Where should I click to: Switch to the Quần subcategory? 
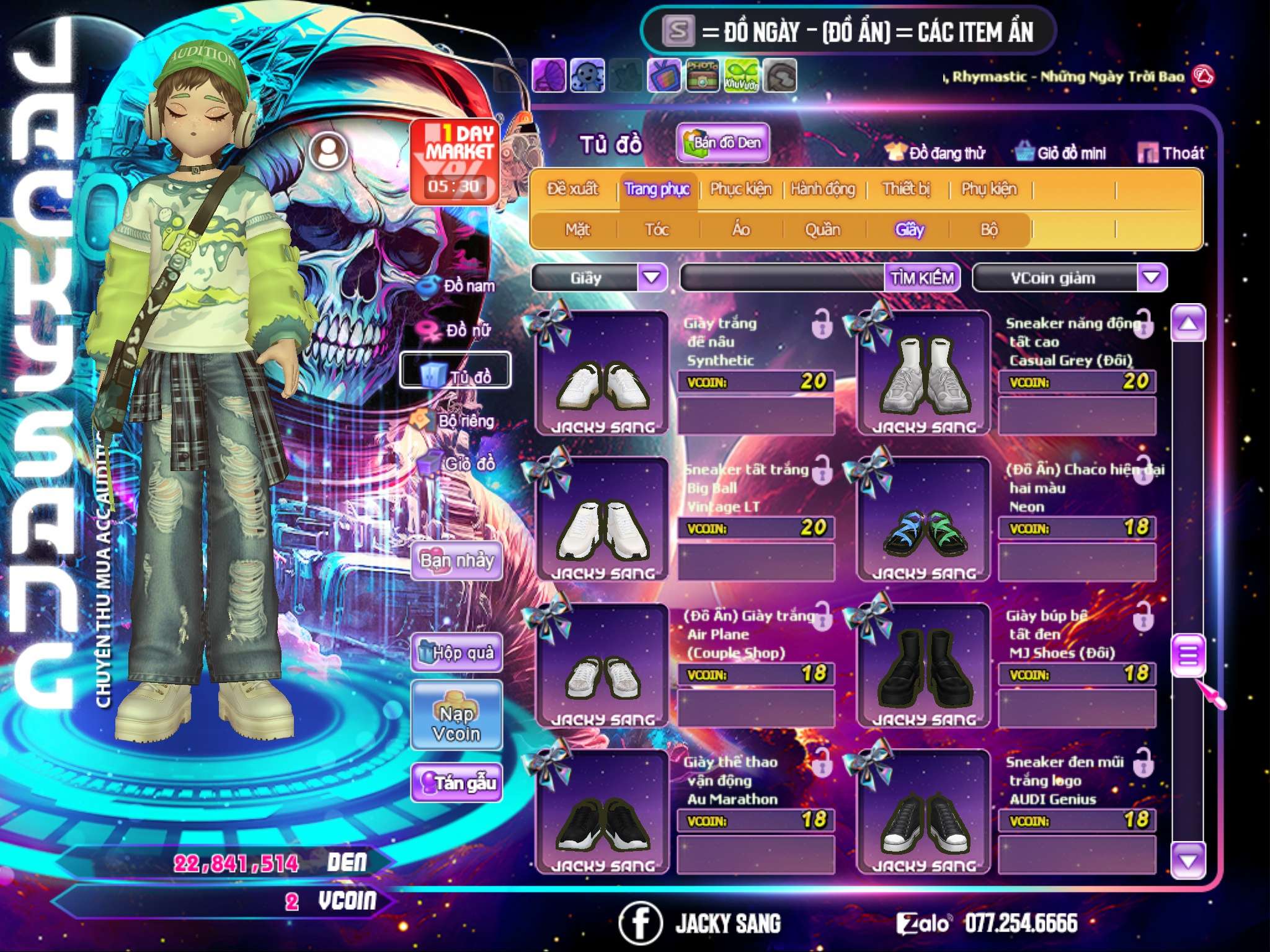pyautogui.click(x=822, y=230)
